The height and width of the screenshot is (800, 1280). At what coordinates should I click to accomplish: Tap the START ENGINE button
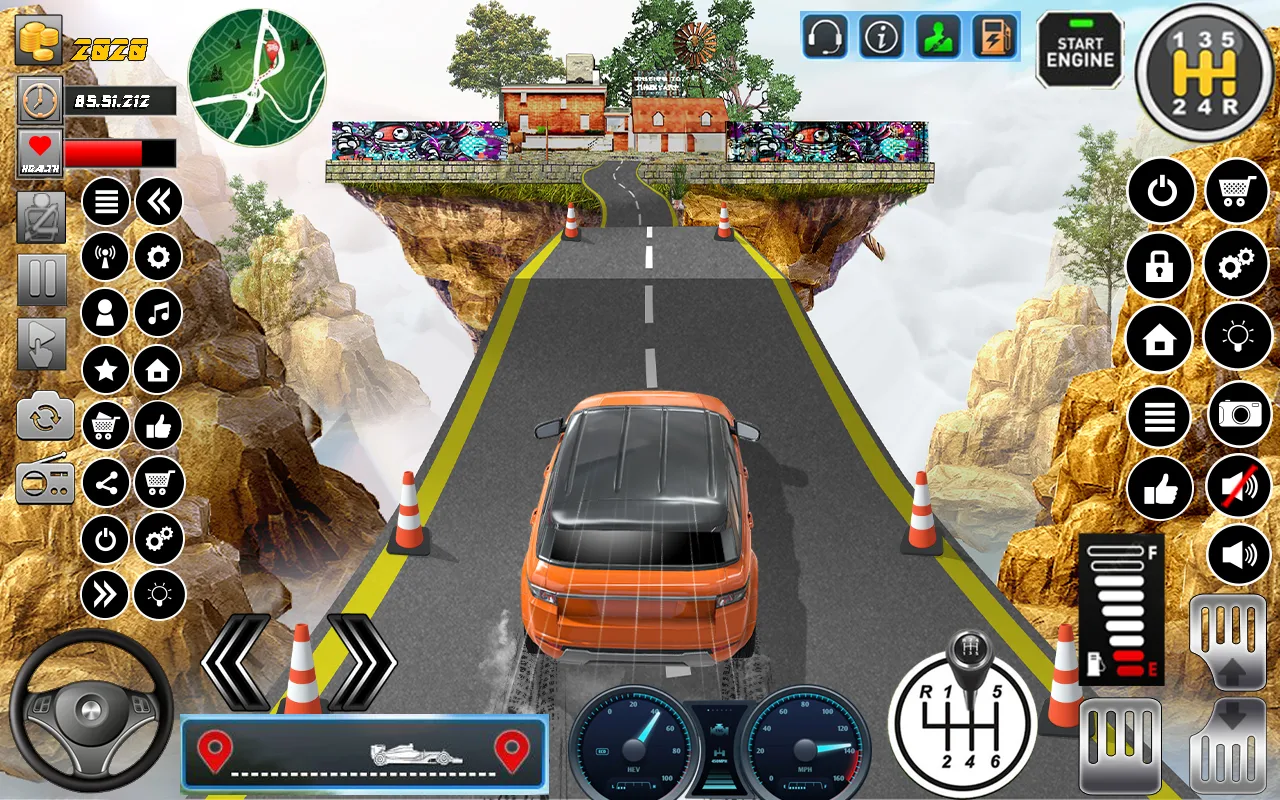1080,51
